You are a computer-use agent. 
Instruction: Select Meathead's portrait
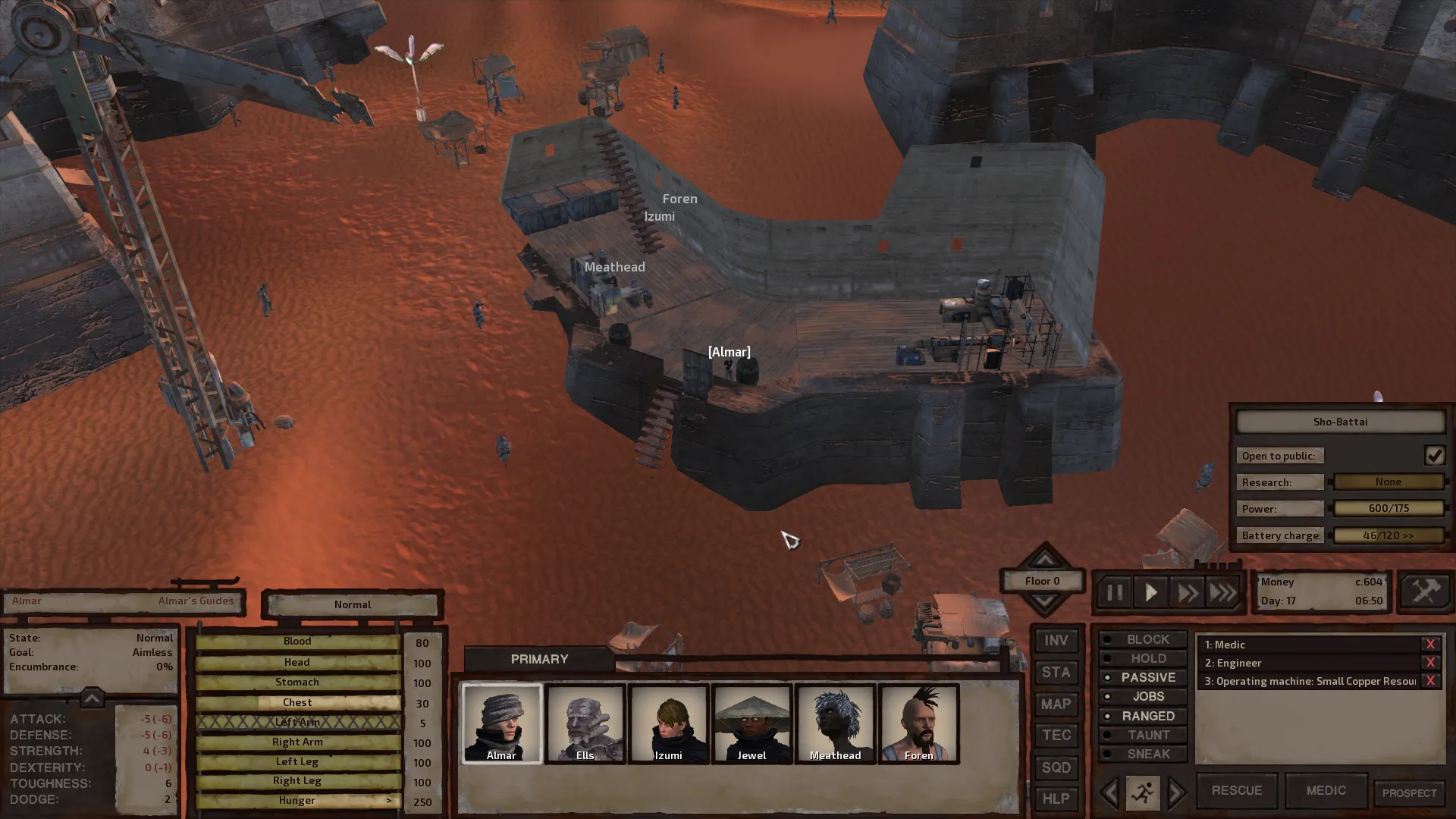pos(835,723)
